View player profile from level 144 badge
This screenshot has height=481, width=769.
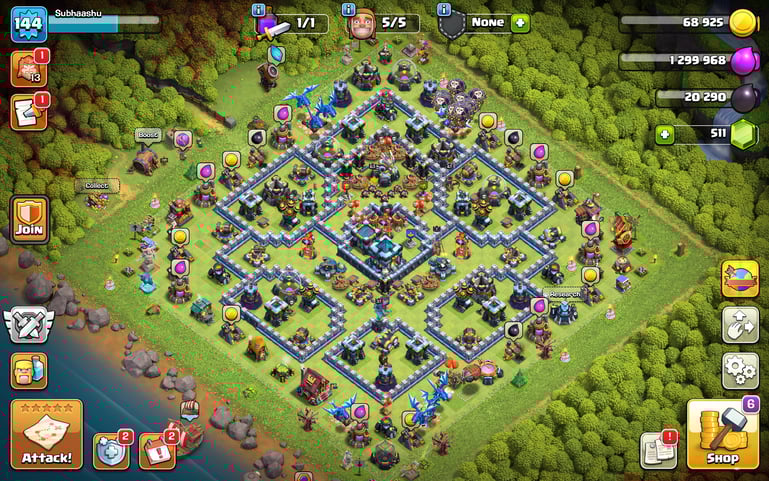[29, 23]
